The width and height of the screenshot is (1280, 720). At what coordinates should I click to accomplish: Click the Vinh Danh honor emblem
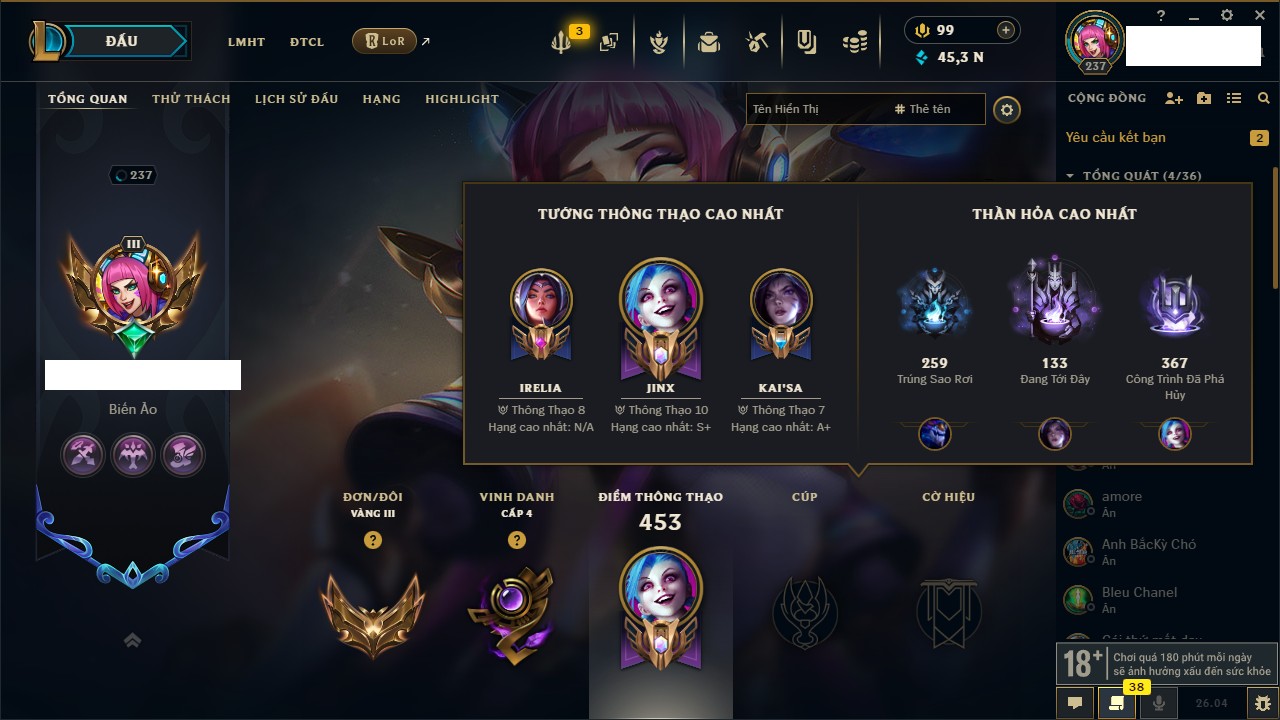(x=516, y=611)
